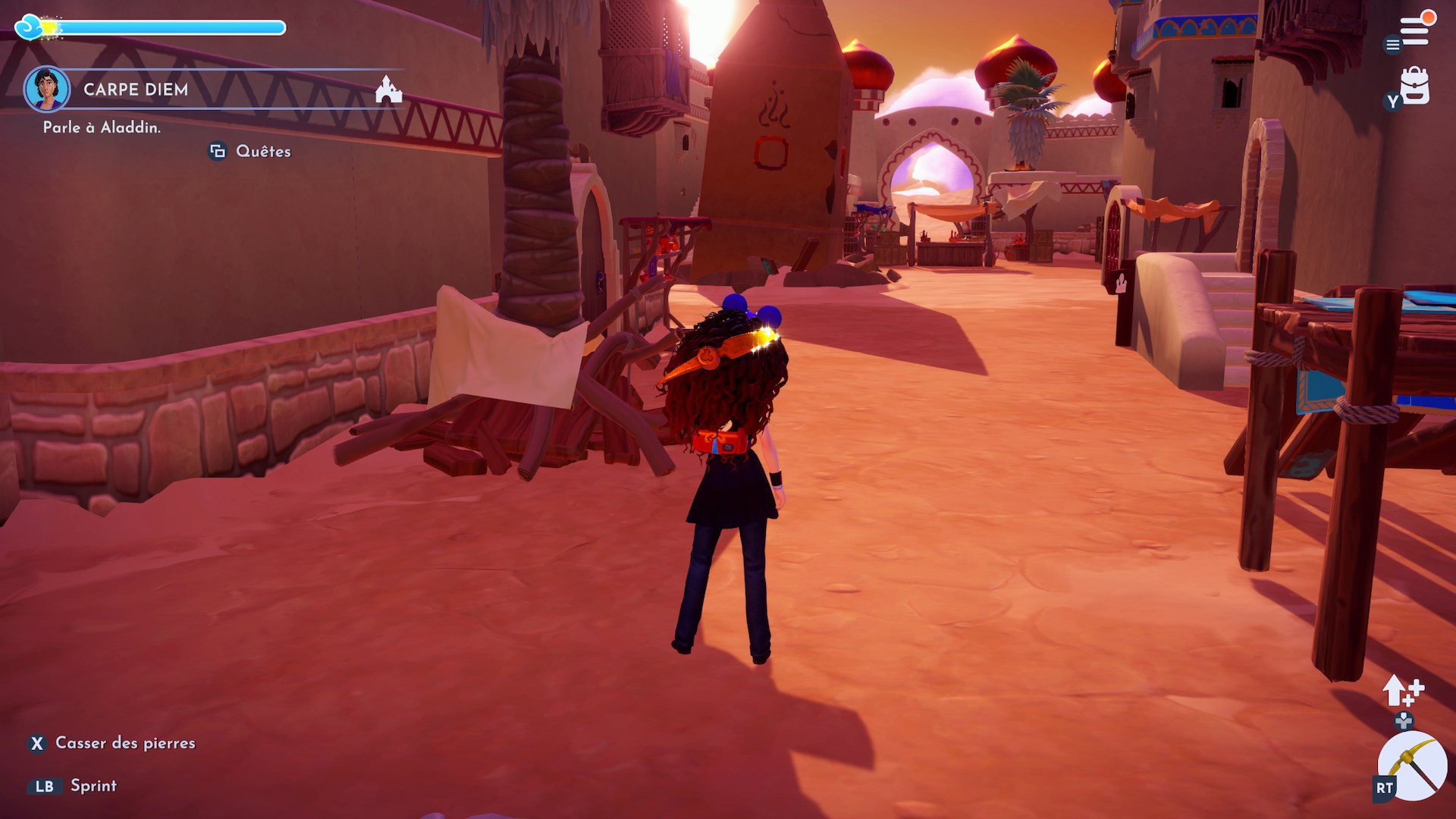1456x819 pixels.
Task: Open the main menu notification icon
Action: click(1414, 30)
